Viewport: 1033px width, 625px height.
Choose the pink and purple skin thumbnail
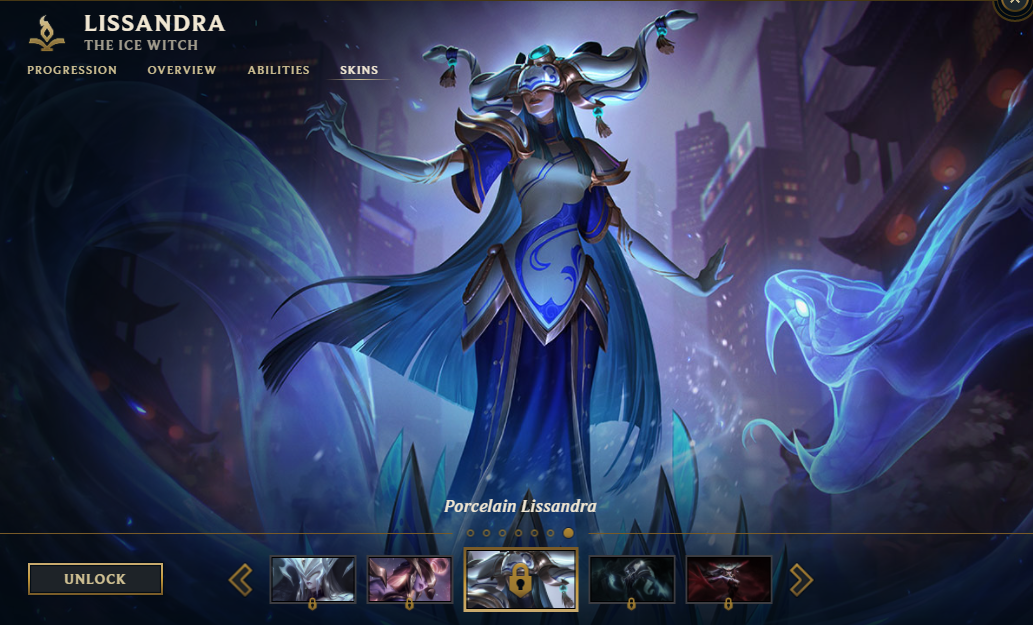[410, 579]
